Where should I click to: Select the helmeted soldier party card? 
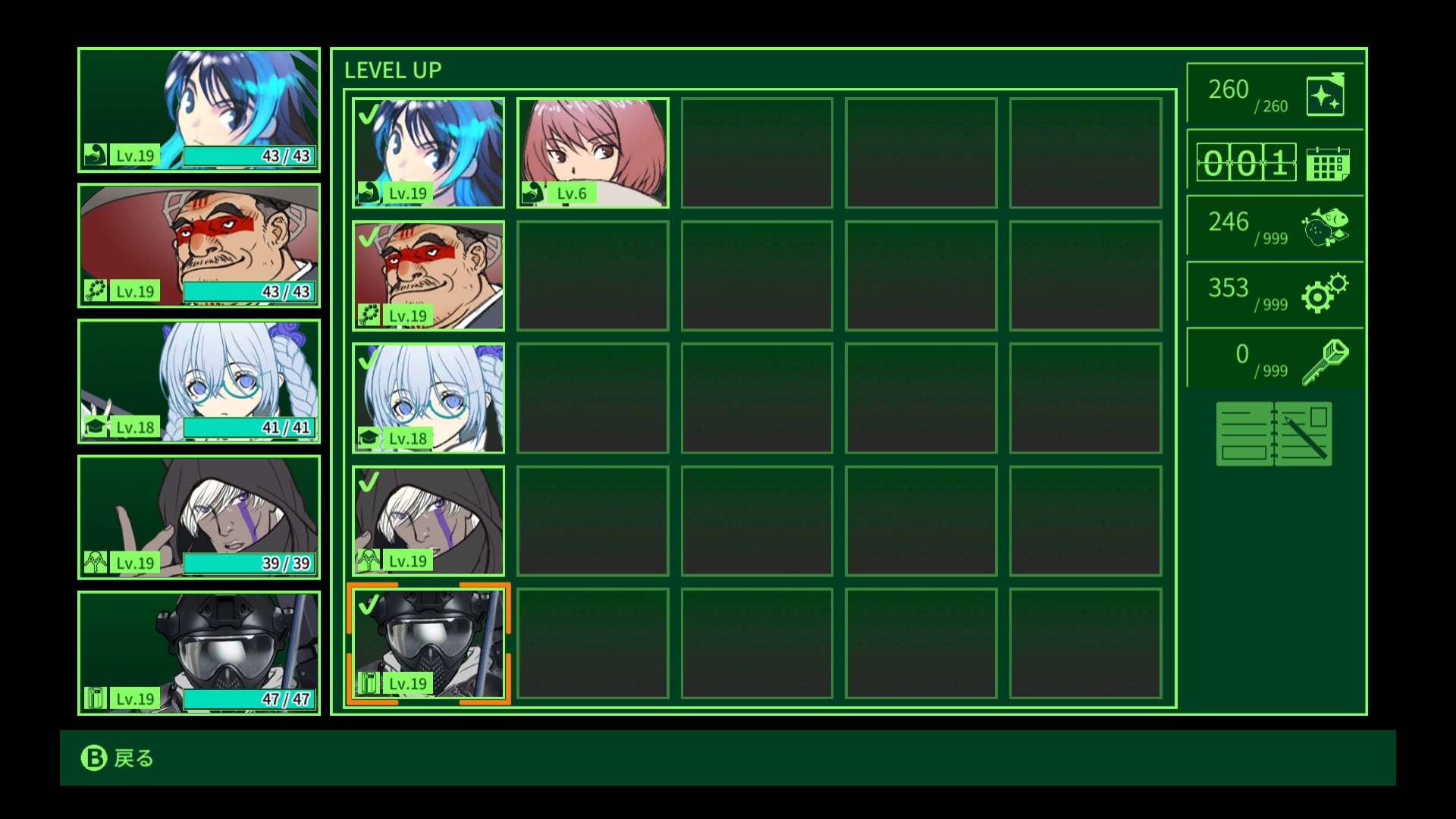[x=199, y=653]
